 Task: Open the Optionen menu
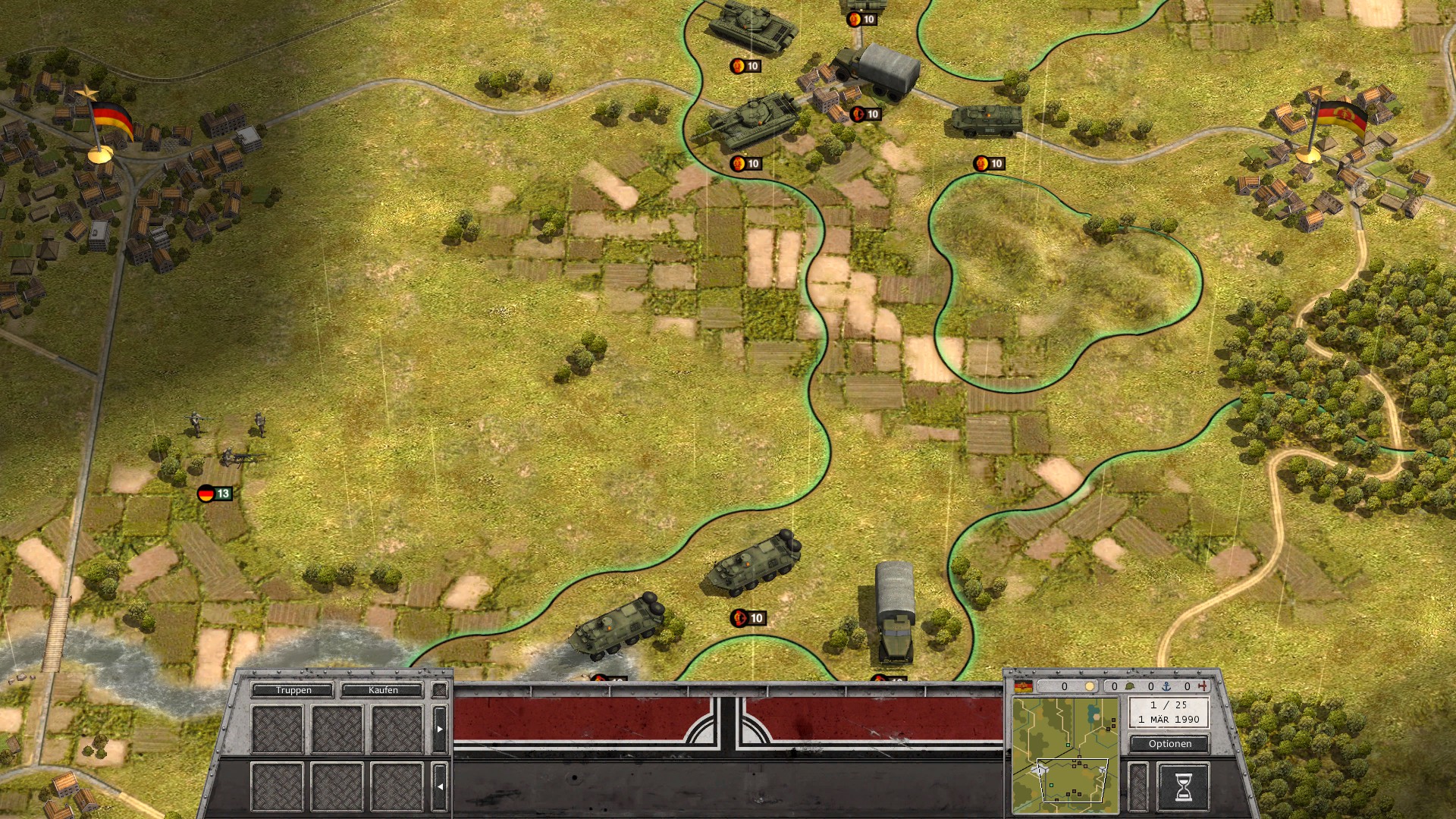coord(1169,744)
